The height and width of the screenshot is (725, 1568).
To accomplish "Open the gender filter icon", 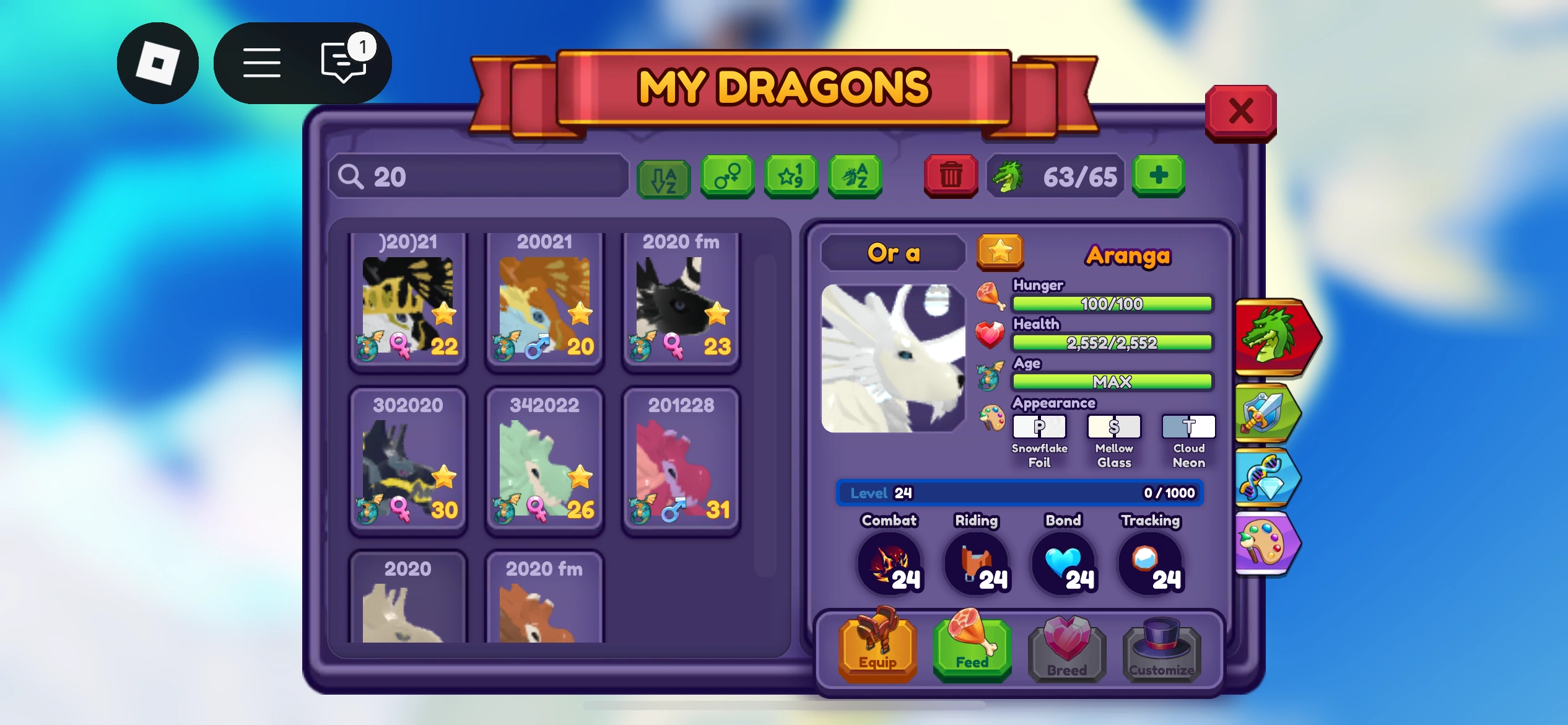I will tap(727, 178).
